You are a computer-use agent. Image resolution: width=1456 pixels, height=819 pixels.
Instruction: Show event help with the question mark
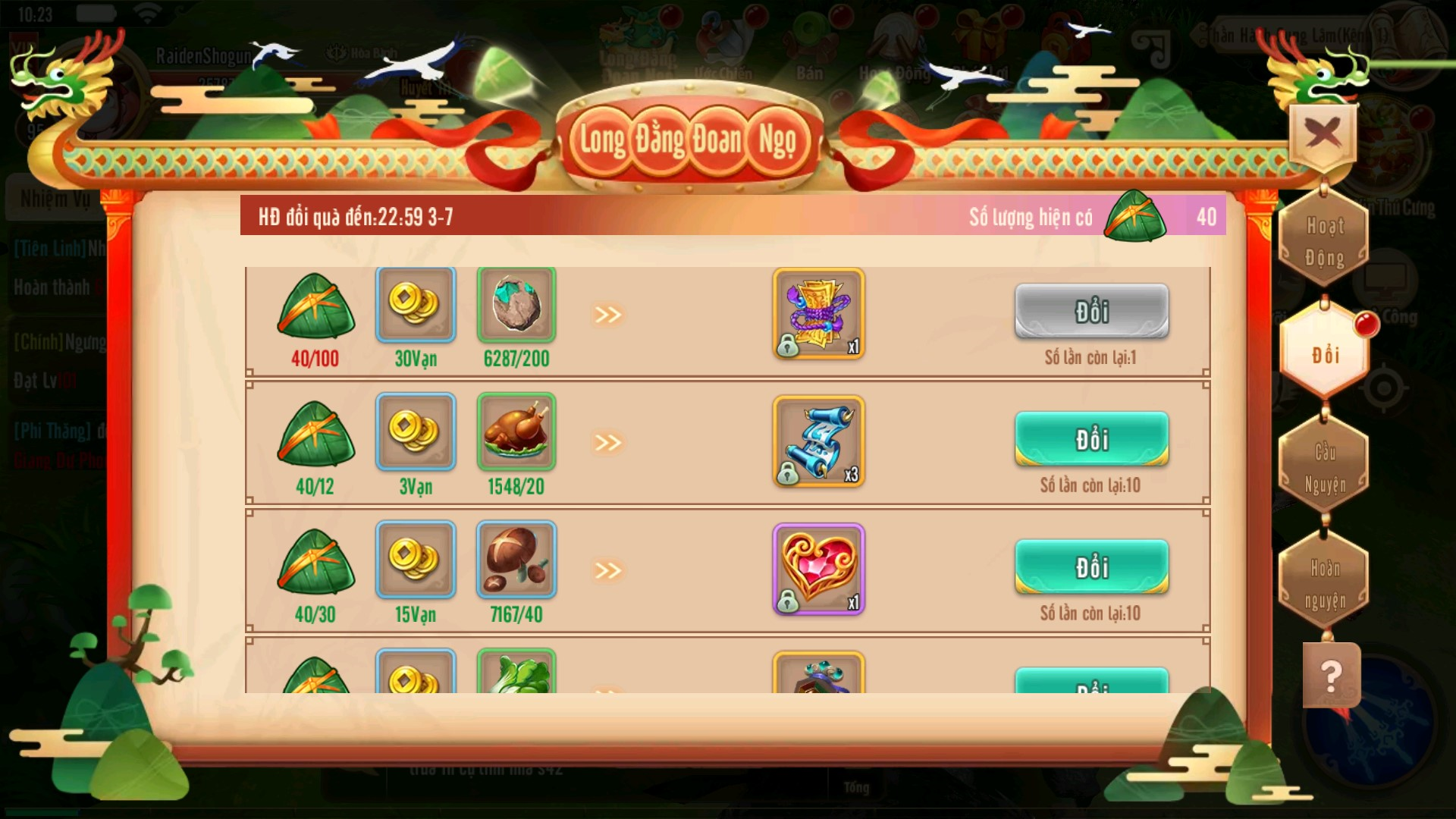1331,676
